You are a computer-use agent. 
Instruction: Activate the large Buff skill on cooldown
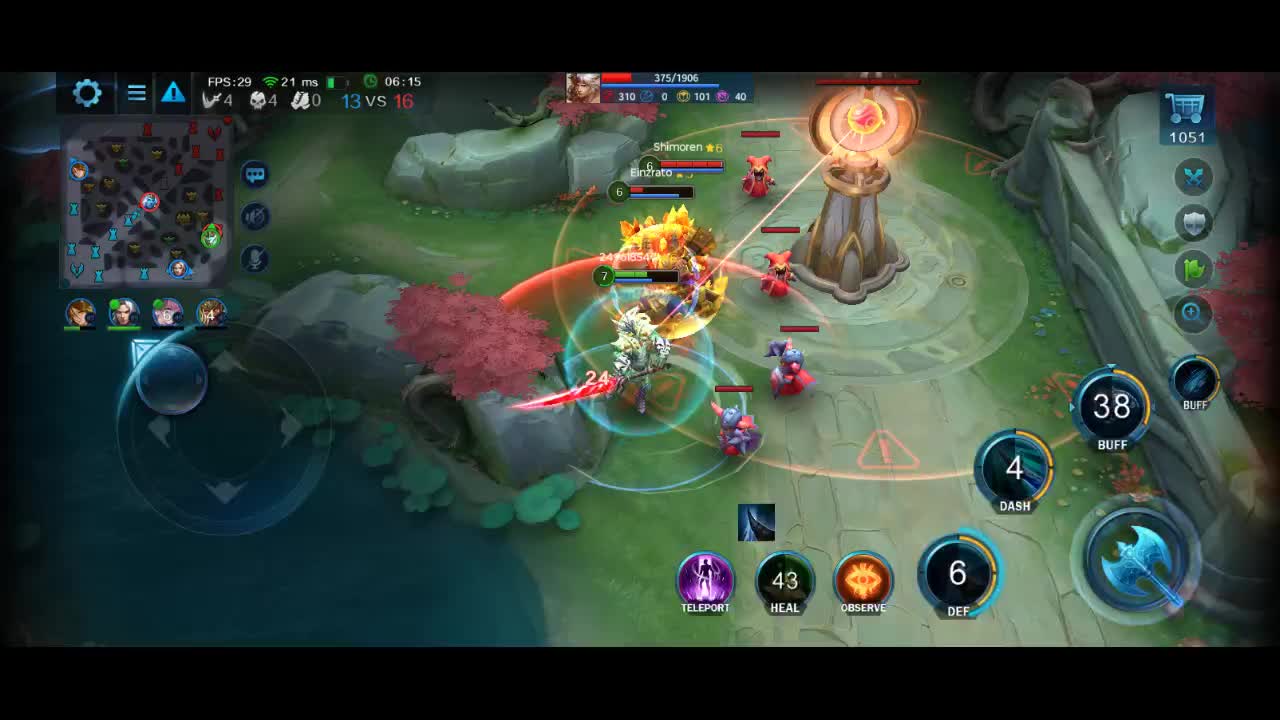tap(1111, 407)
